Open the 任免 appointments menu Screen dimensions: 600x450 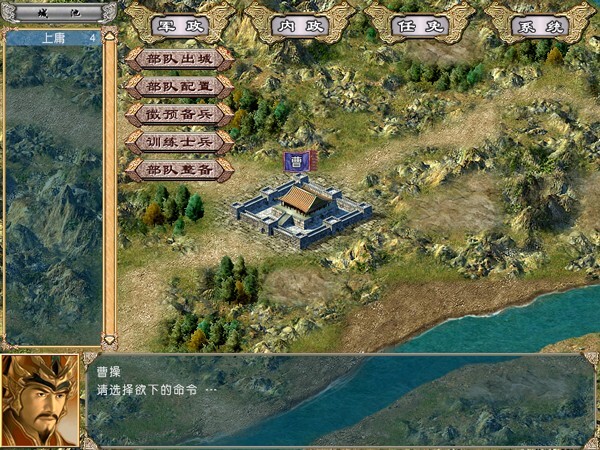point(418,25)
